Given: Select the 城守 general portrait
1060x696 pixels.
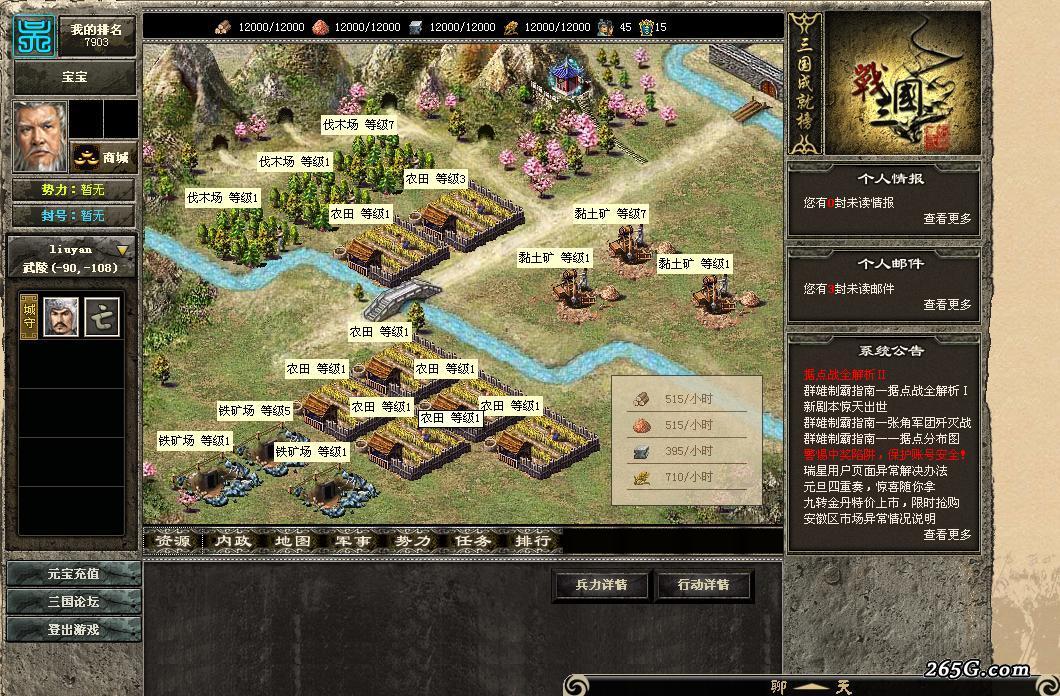Looking at the screenshot, I should (61, 317).
